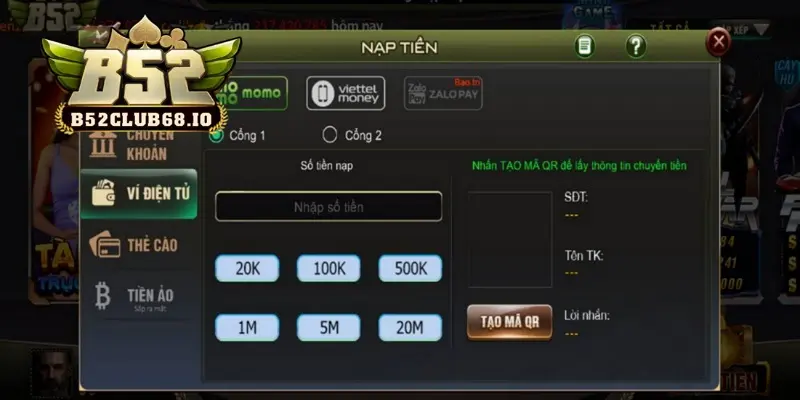Choose the 20K deposit amount
800x400 pixels.
click(246, 268)
